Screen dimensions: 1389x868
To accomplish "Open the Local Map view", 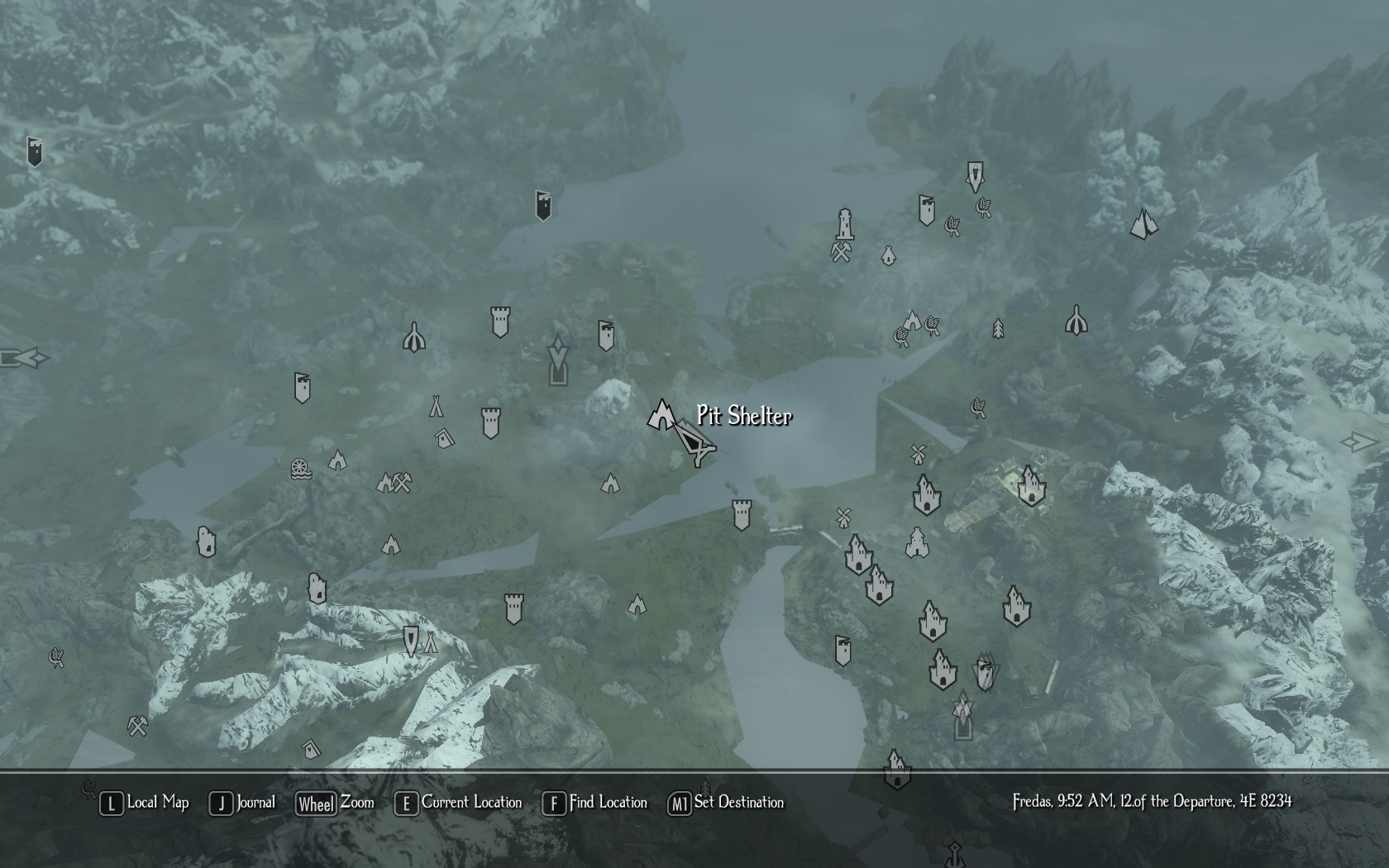I will point(145,803).
